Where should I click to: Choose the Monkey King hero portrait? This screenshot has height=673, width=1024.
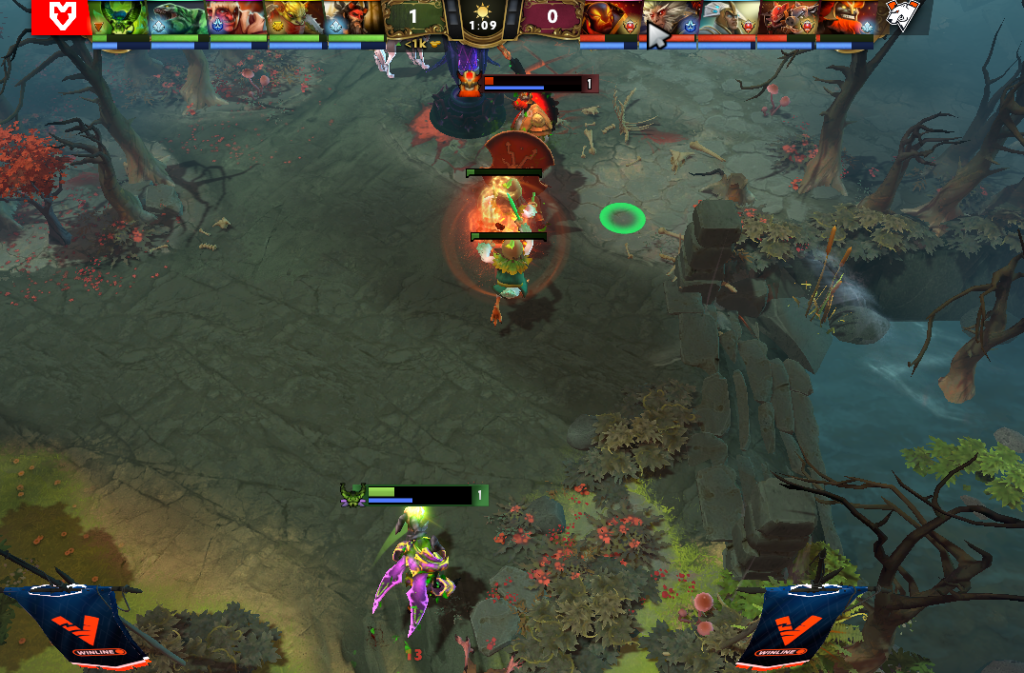(x=668, y=17)
